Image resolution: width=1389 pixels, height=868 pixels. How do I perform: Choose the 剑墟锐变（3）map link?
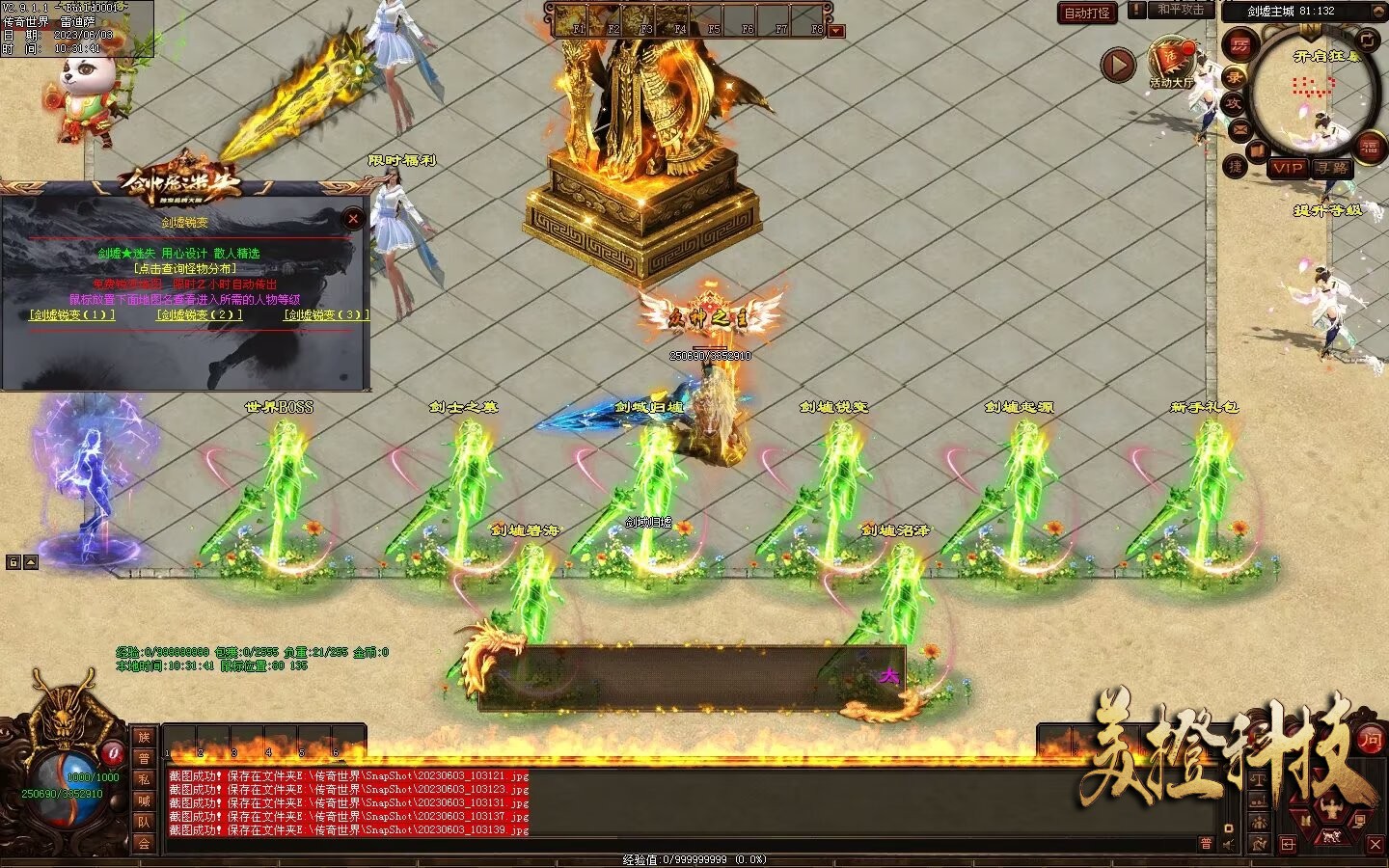coord(325,314)
